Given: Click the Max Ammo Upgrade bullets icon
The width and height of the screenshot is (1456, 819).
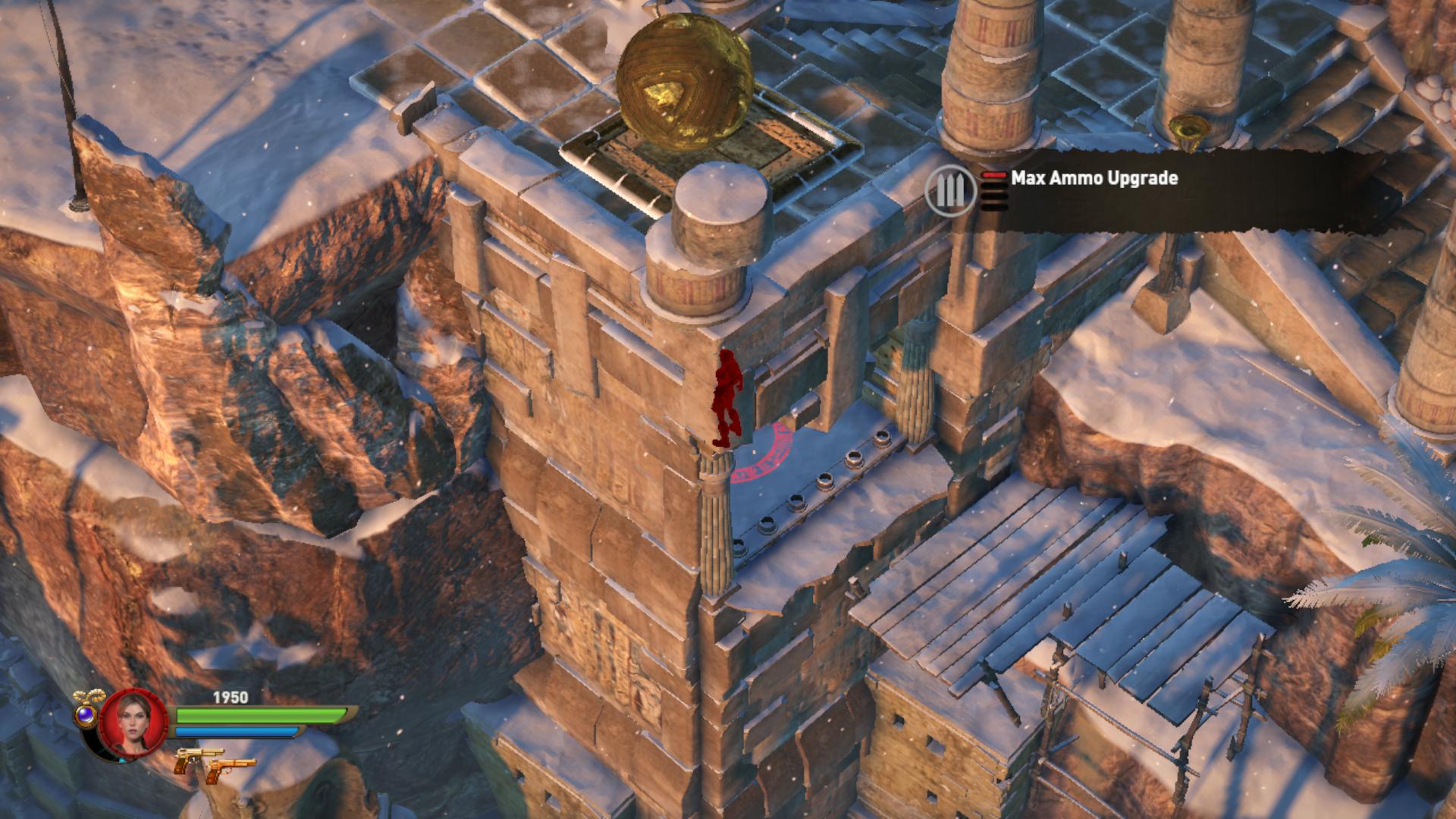Looking at the screenshot, I should 951,190.
